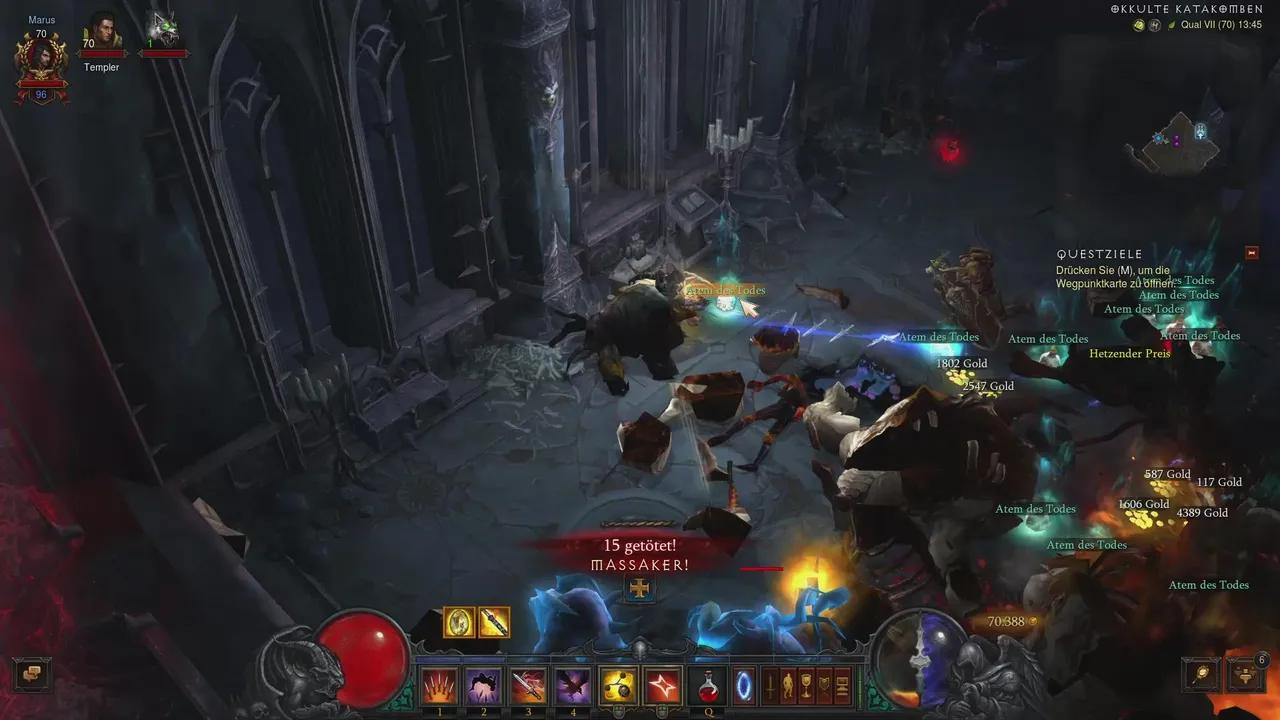1280x720 pixels.
Task: Select the Templer follower portrait
Action: [102, 33]
